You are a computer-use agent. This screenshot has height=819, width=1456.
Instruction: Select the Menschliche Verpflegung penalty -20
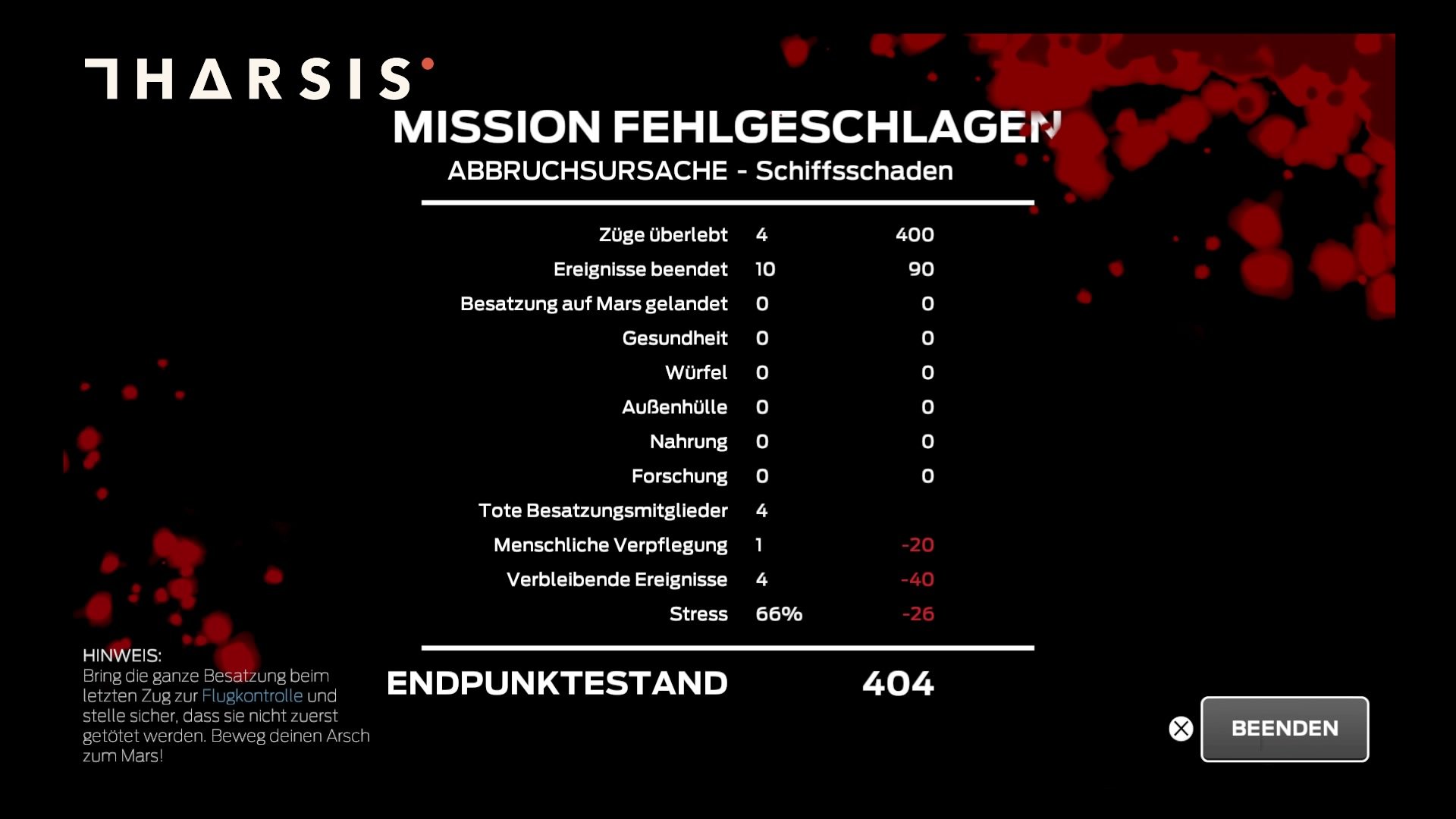pos(918,544)
